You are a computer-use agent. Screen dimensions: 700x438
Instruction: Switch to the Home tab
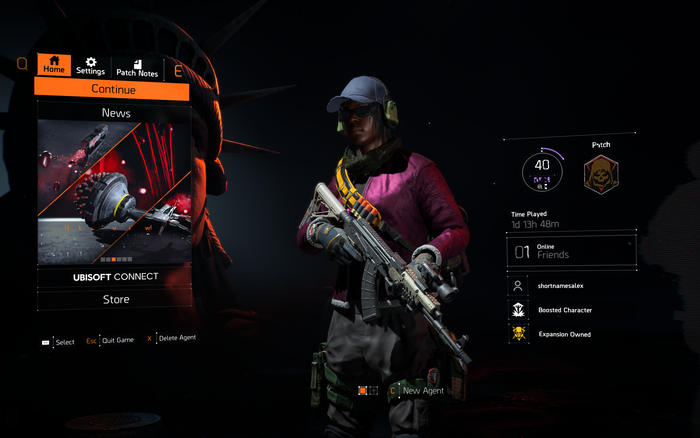[54, 65]
